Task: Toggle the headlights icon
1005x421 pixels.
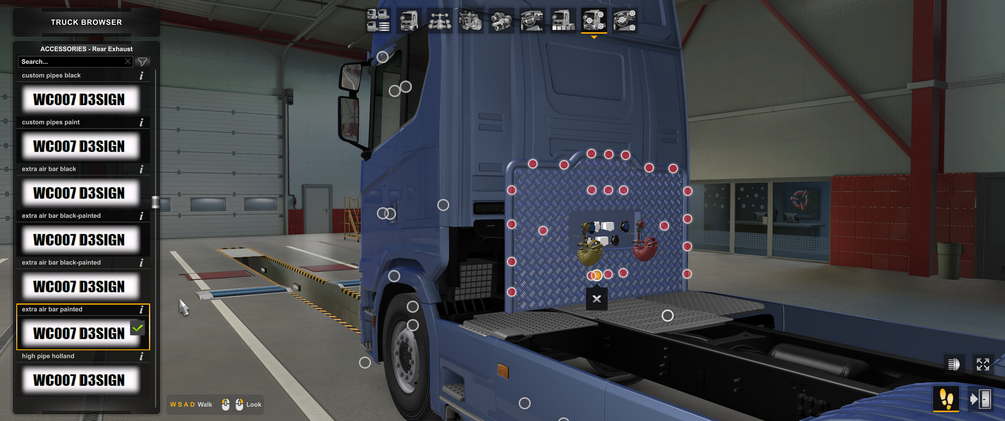Action: (953, 365)
